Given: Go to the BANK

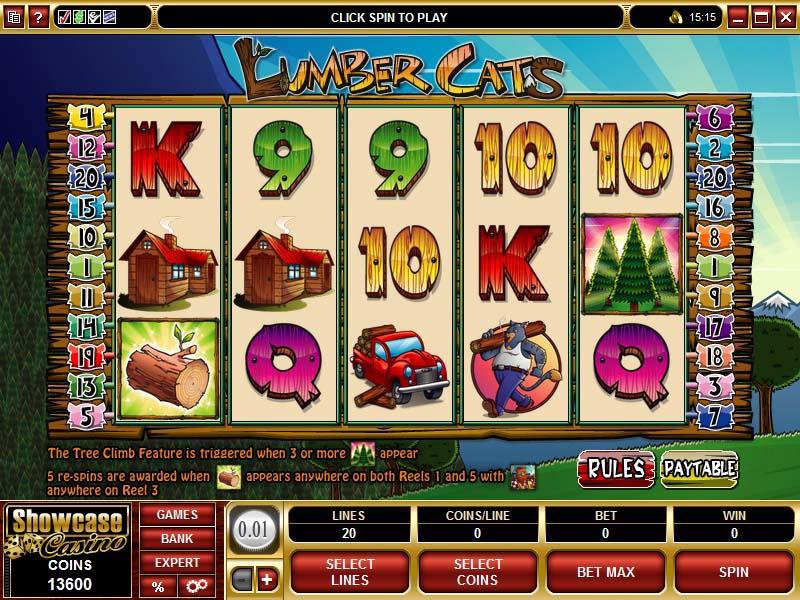Looking at the screenshot, I should pyautogui.click(x=177, y=539).
